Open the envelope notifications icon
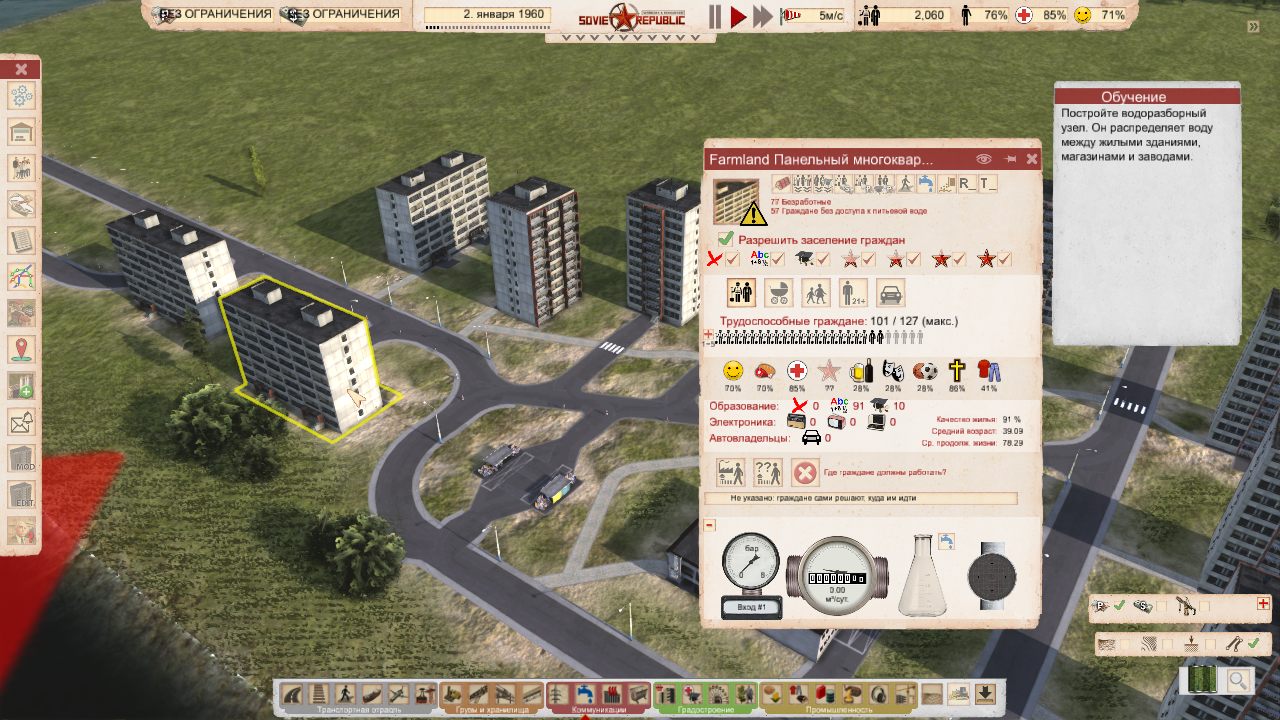 (21, 422)
